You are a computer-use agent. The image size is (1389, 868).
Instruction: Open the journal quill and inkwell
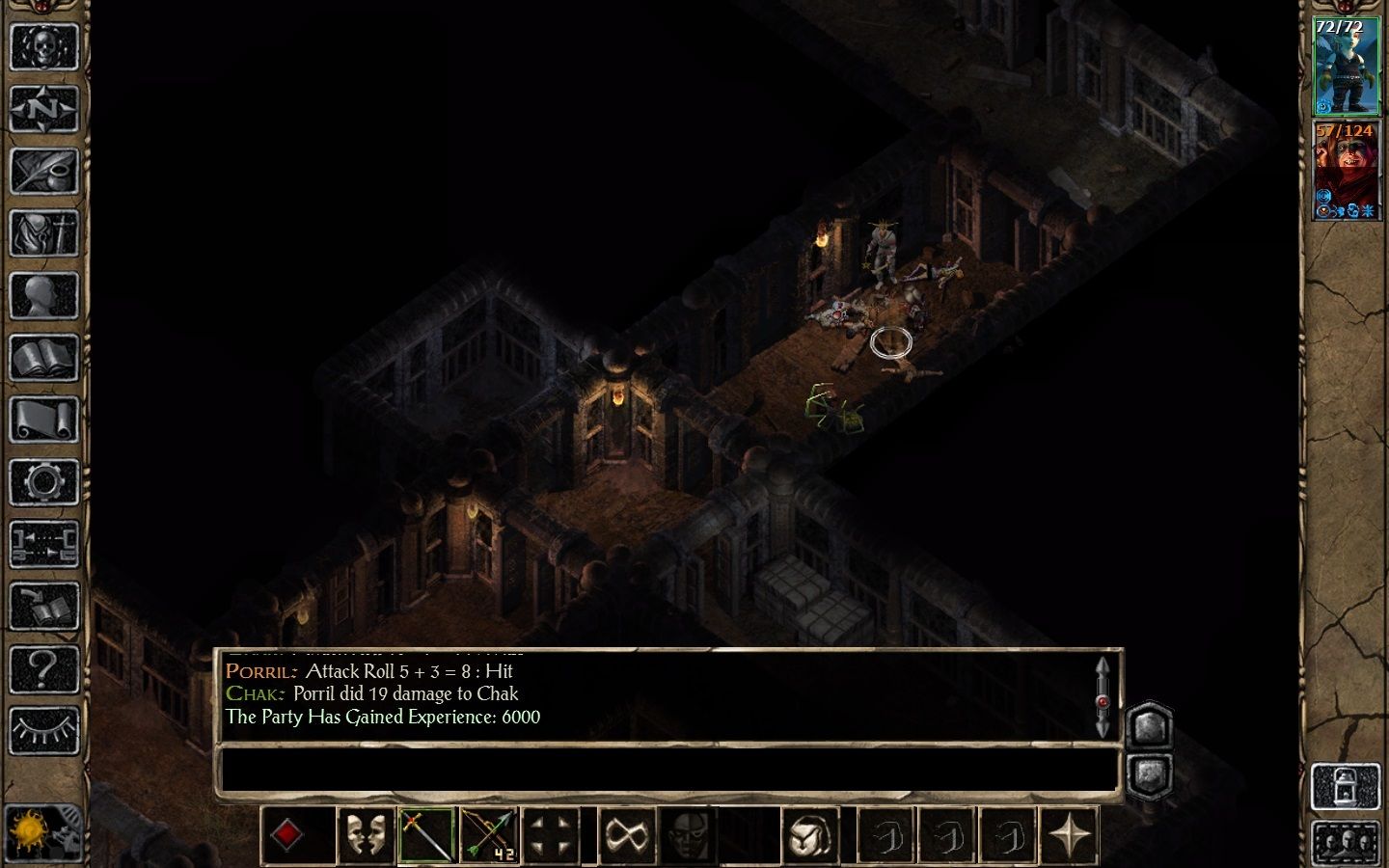(43, 171)
